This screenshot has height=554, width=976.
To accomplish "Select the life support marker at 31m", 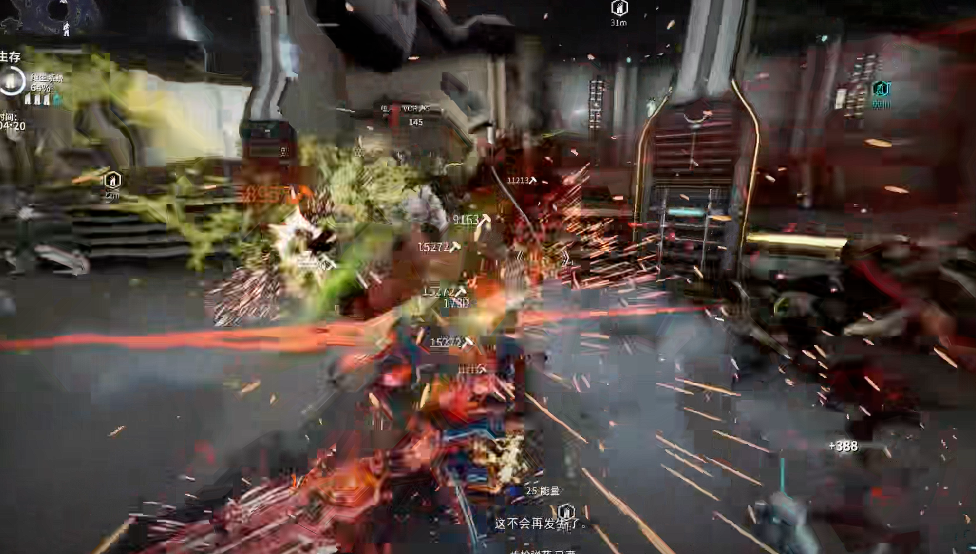I will click(618, 8).
